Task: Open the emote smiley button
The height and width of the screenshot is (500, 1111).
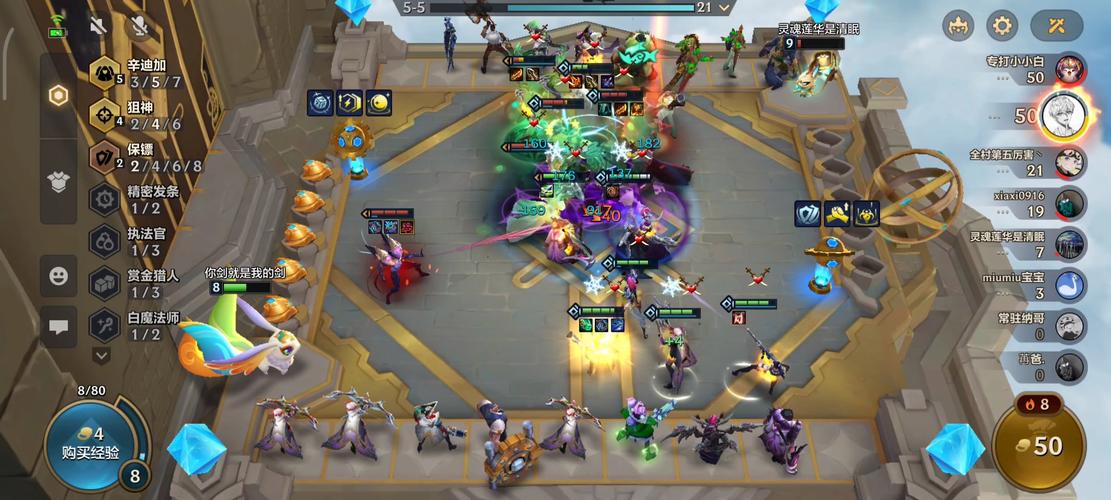Action: 59,276
